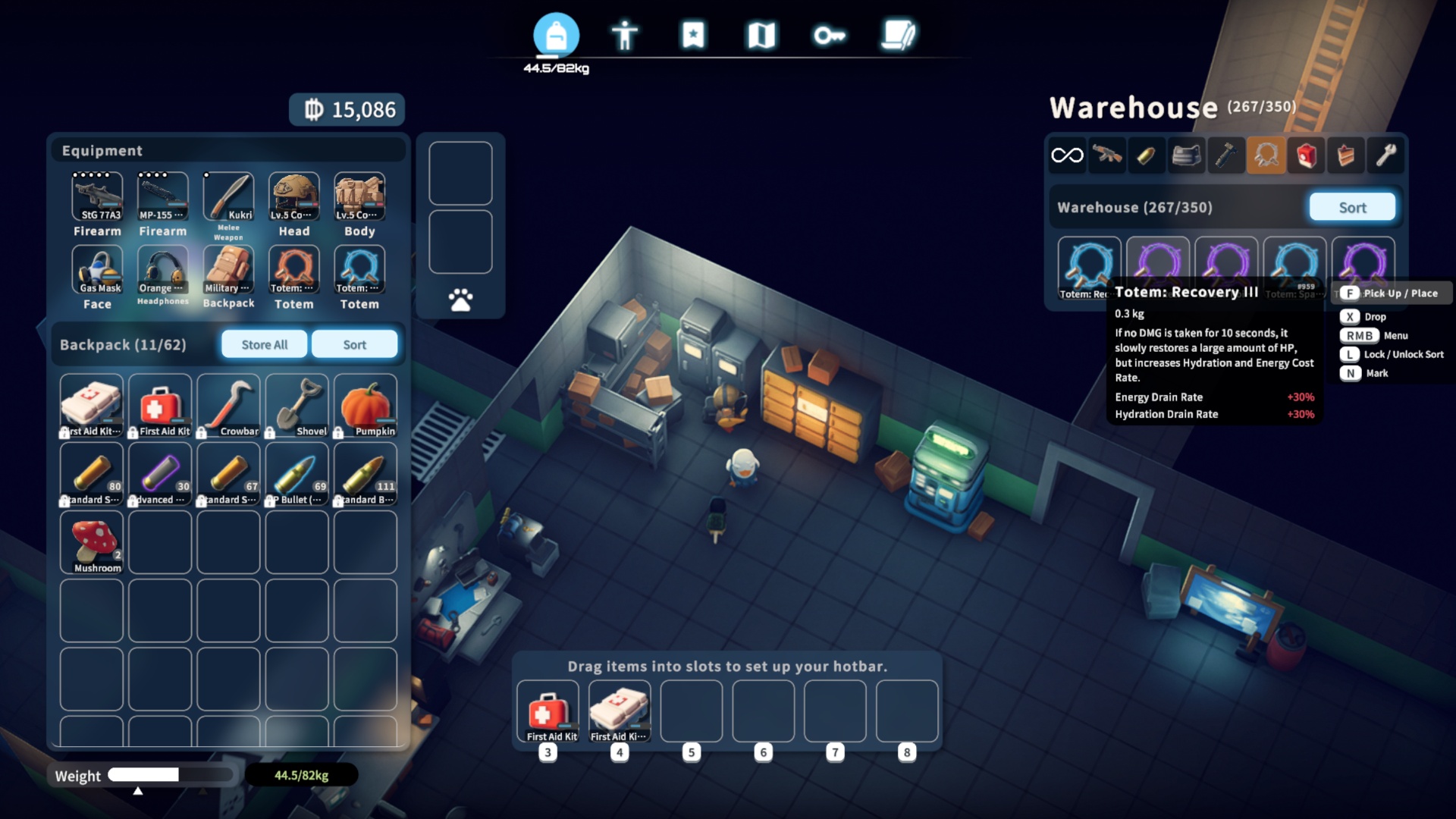
Task: Switch to the map tab
Action: pyautogui.click(x=761, y=35)
